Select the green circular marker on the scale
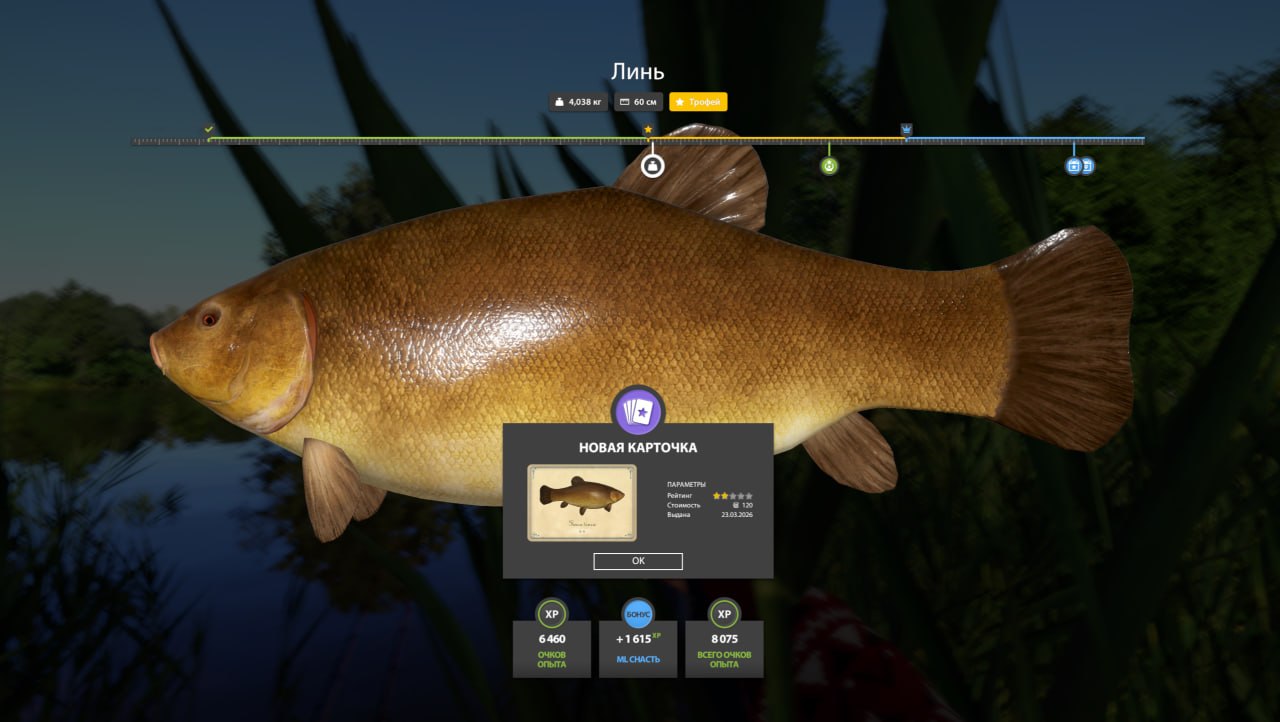 829,165
